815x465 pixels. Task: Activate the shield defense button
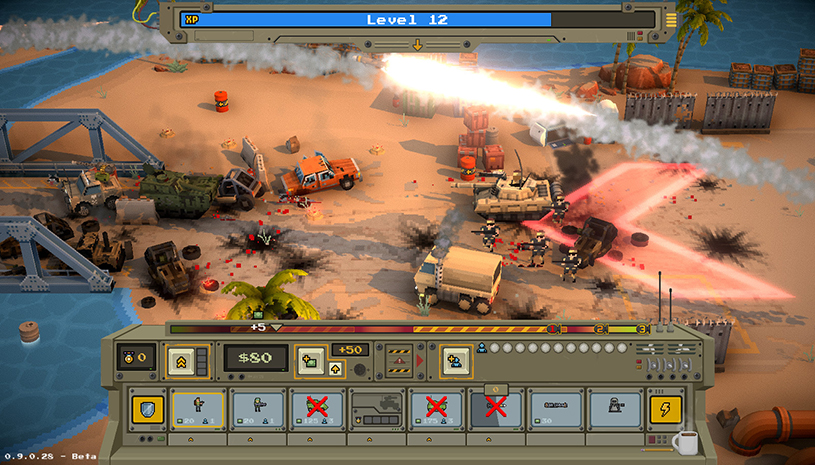147,409
